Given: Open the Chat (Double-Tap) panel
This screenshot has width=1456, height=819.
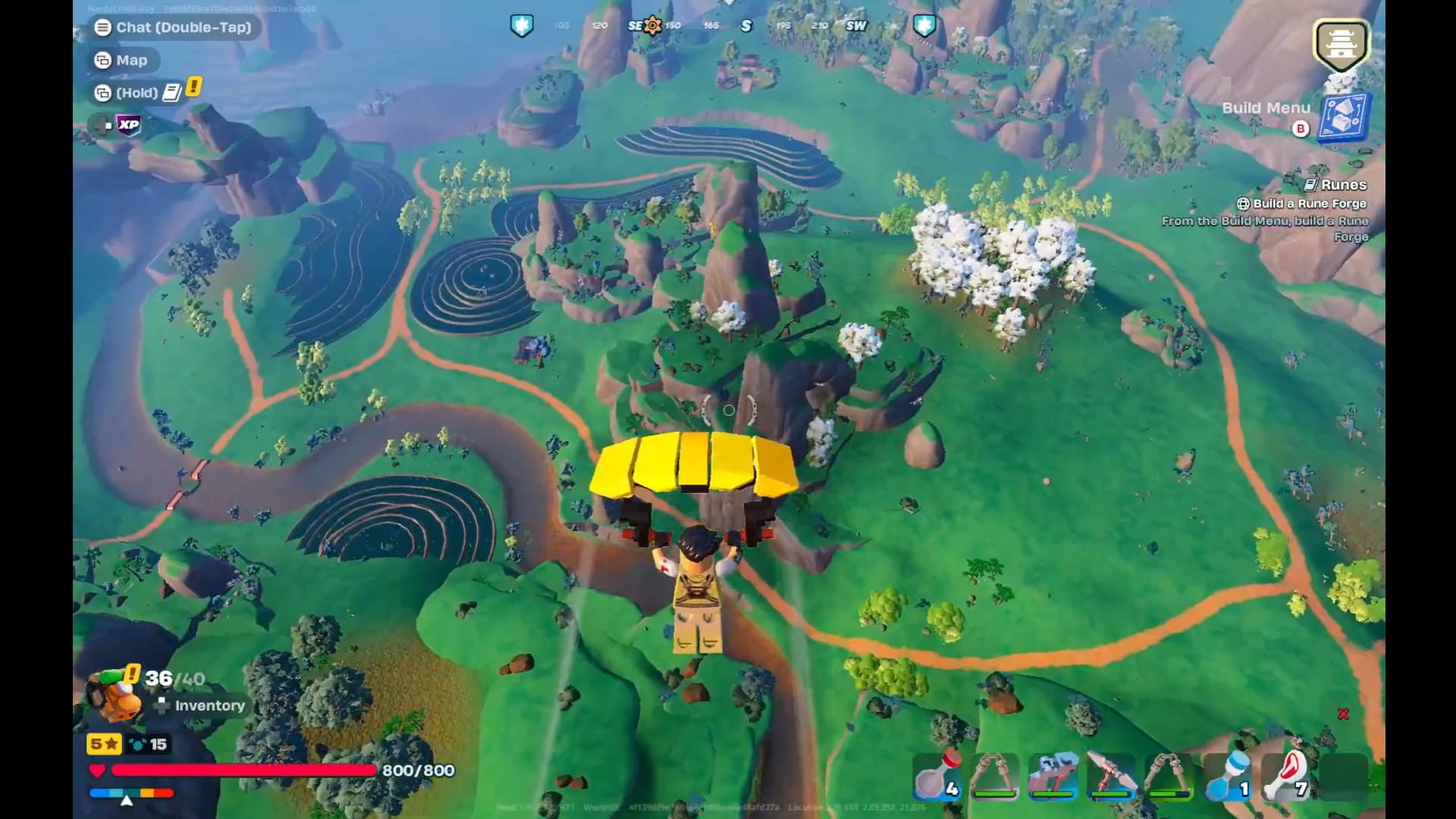Looking at the screenshot, I should pyautogui.click(x=173, y=28).
